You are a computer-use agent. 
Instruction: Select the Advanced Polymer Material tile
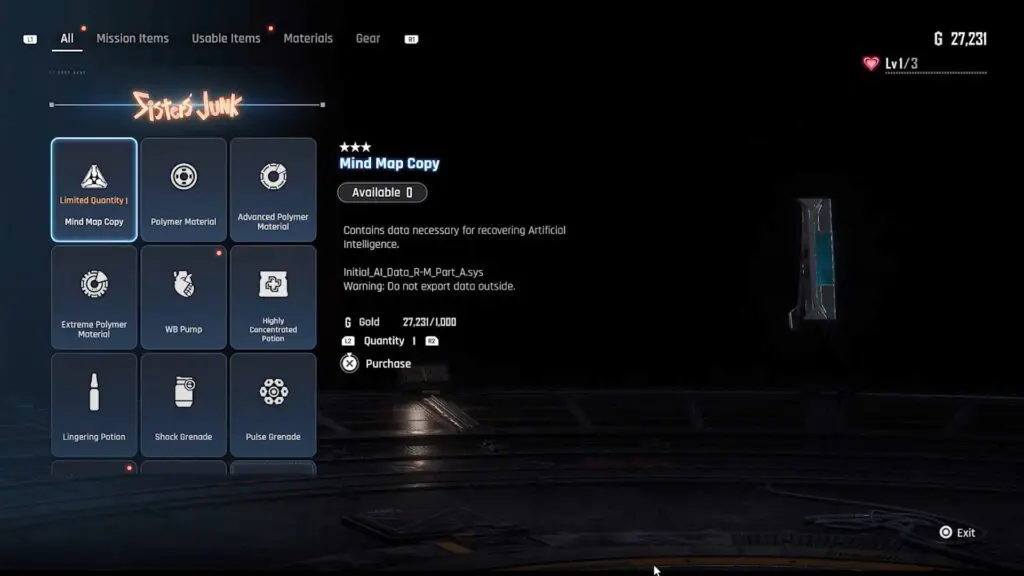273,190
